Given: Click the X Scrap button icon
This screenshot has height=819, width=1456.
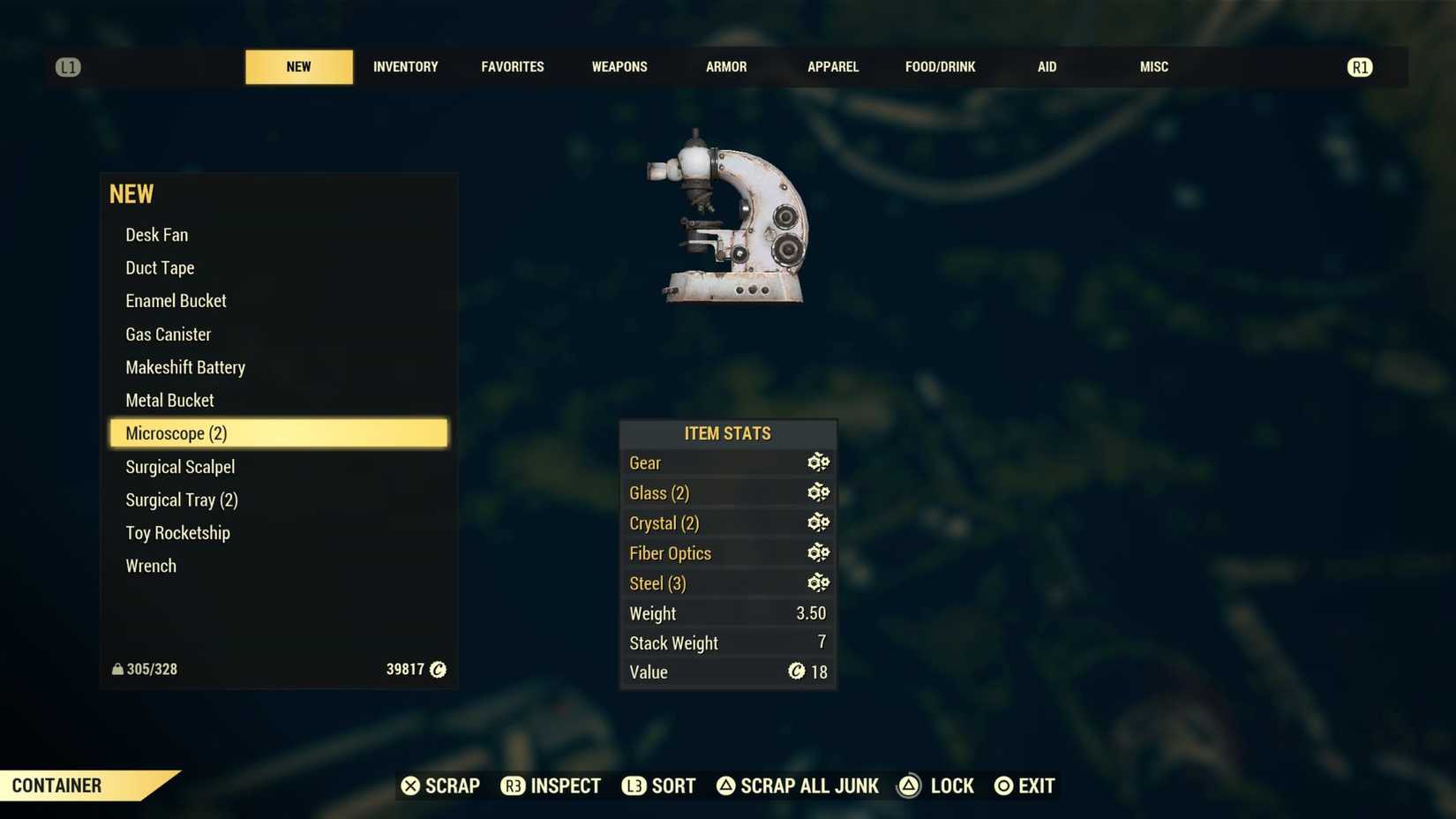Looking at the screenshot, I should [x=409, y=785].
